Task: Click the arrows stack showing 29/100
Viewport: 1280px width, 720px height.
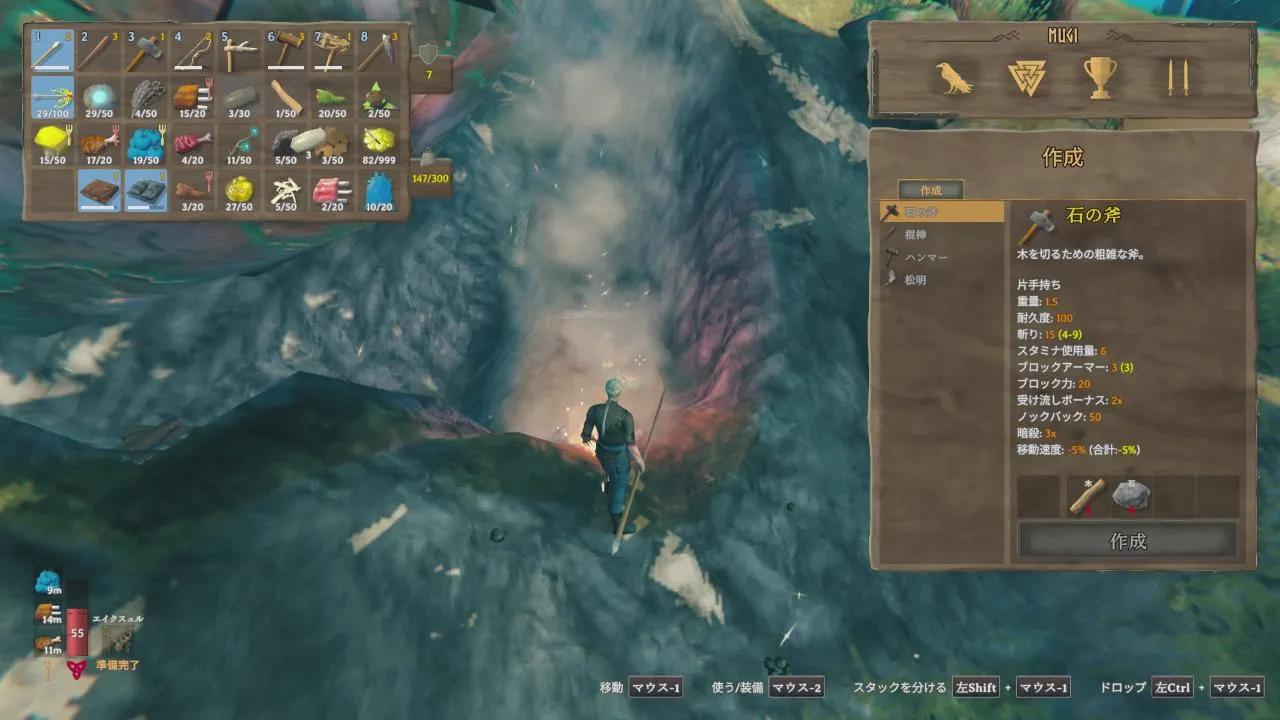Action: click(52, 98)
